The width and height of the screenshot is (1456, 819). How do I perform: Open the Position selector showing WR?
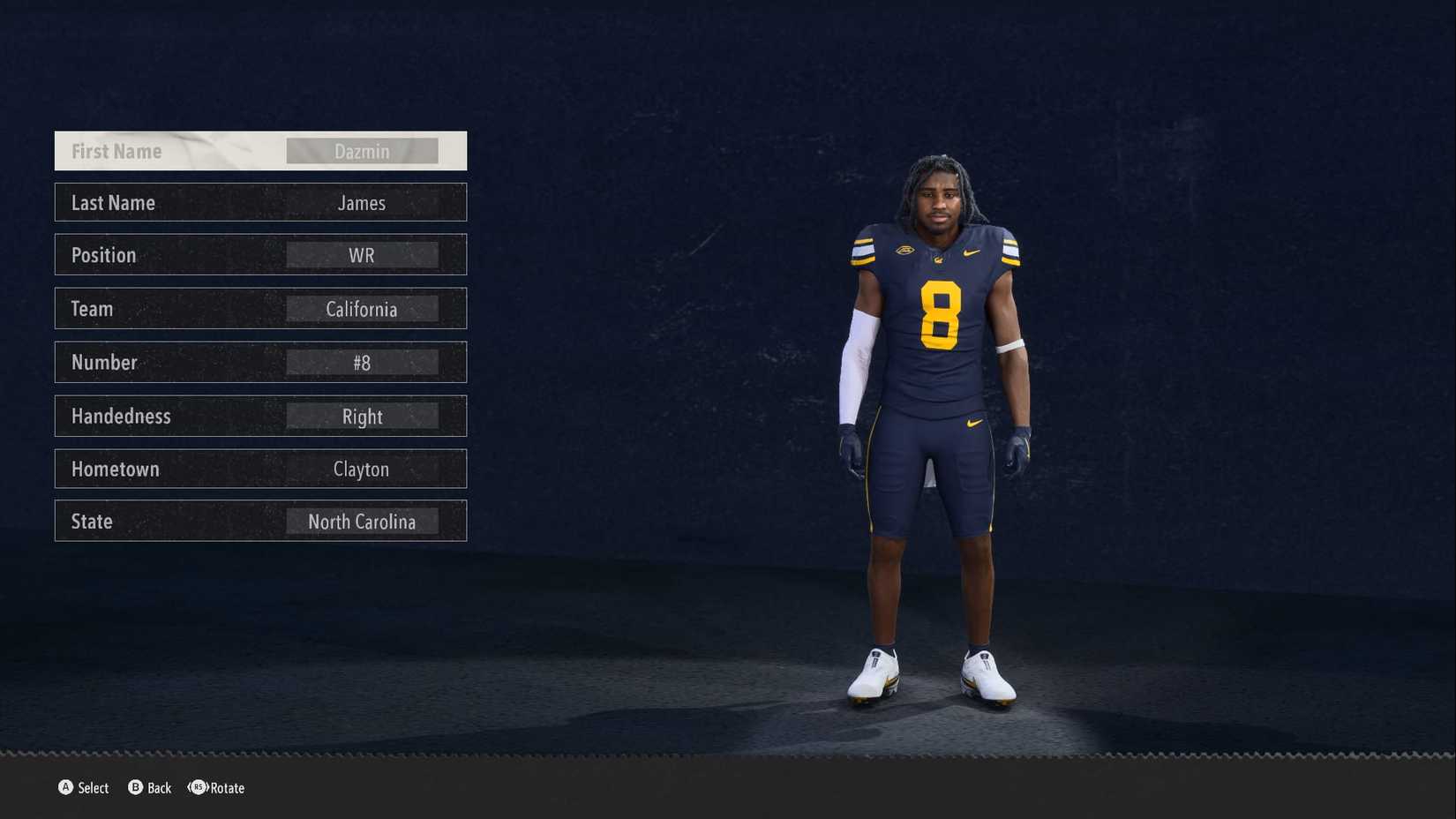click(x=362, y=255)
